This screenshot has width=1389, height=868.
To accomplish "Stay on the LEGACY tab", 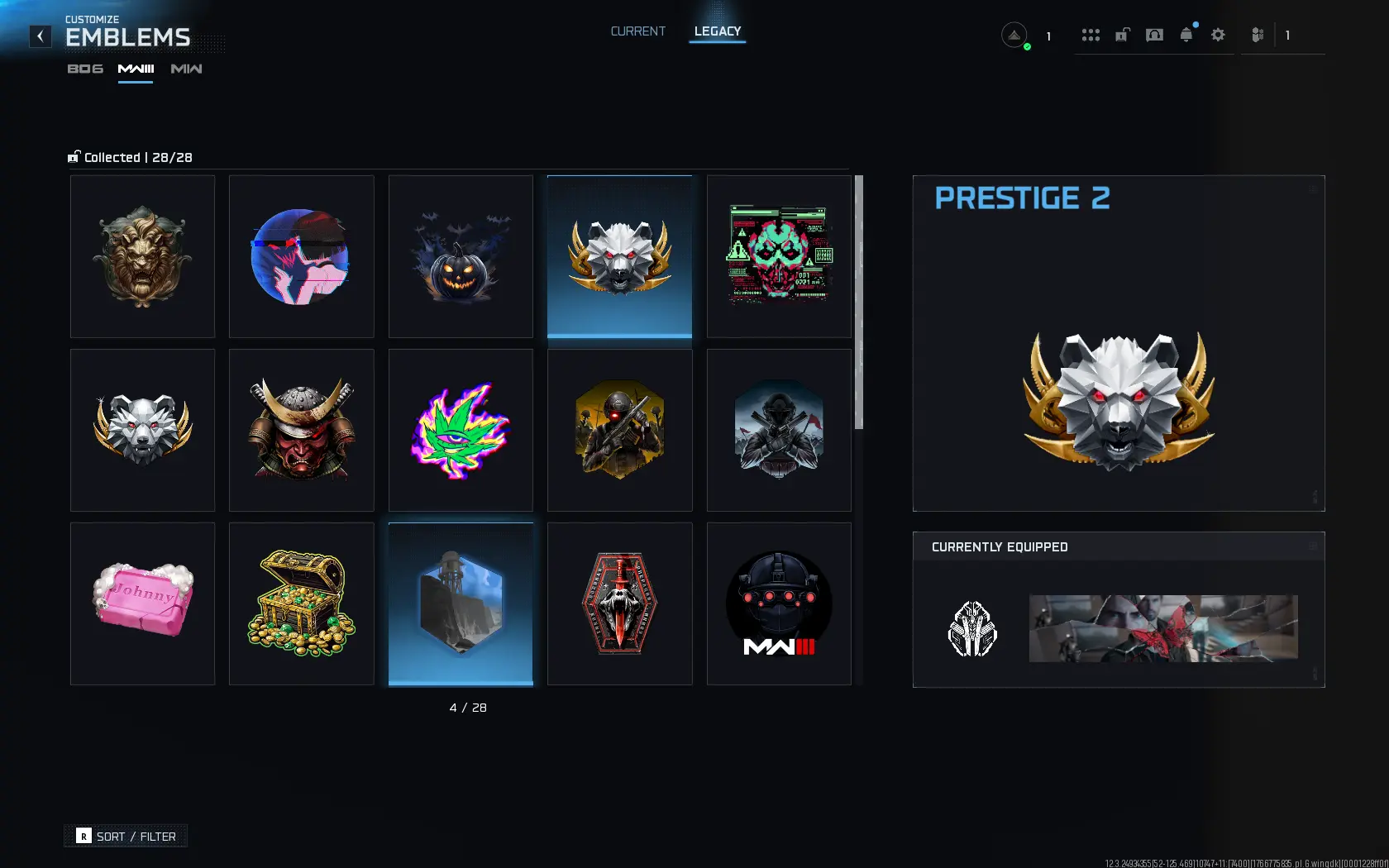I will click(x=716, y=31).
